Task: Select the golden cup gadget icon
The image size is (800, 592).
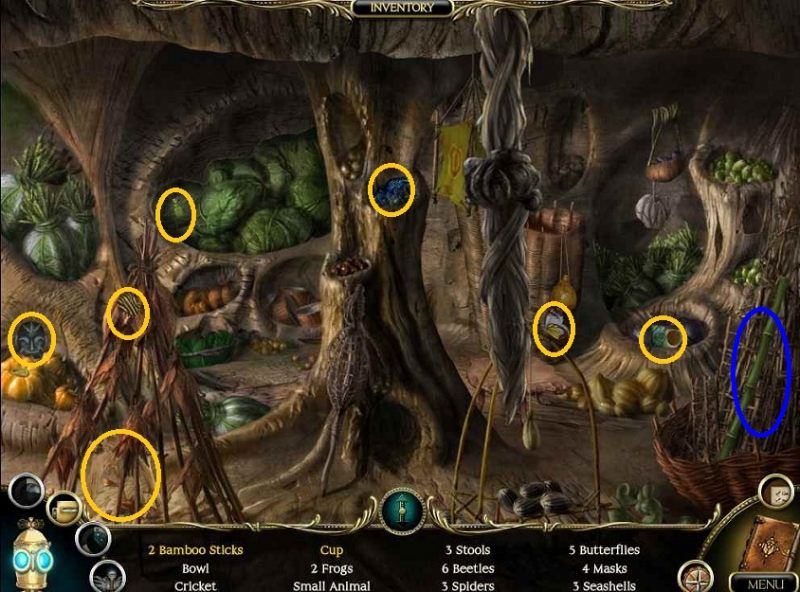Action: (x=66, y=508)
